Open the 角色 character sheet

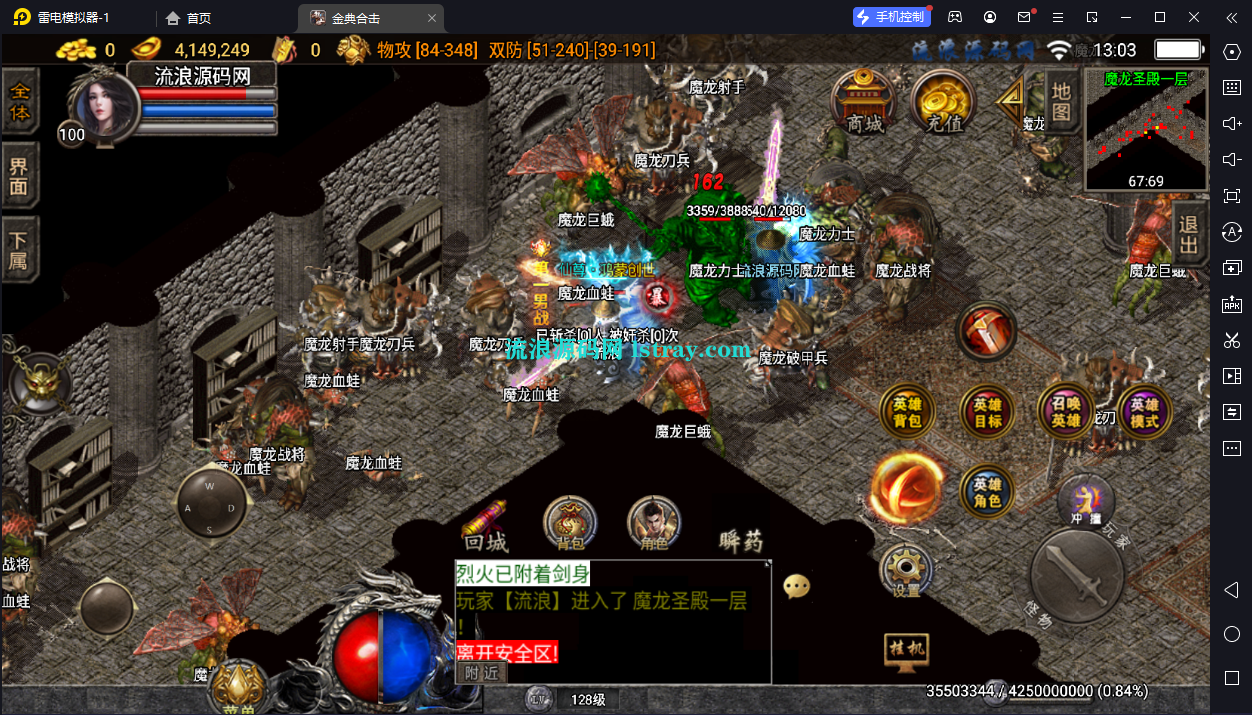[654, 523]
